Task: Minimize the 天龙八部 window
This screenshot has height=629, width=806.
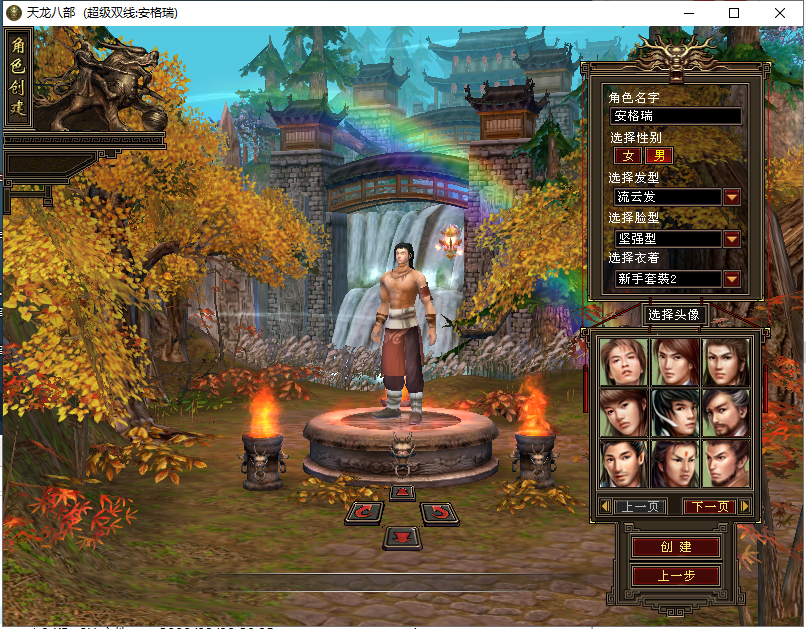Action: 688,13
